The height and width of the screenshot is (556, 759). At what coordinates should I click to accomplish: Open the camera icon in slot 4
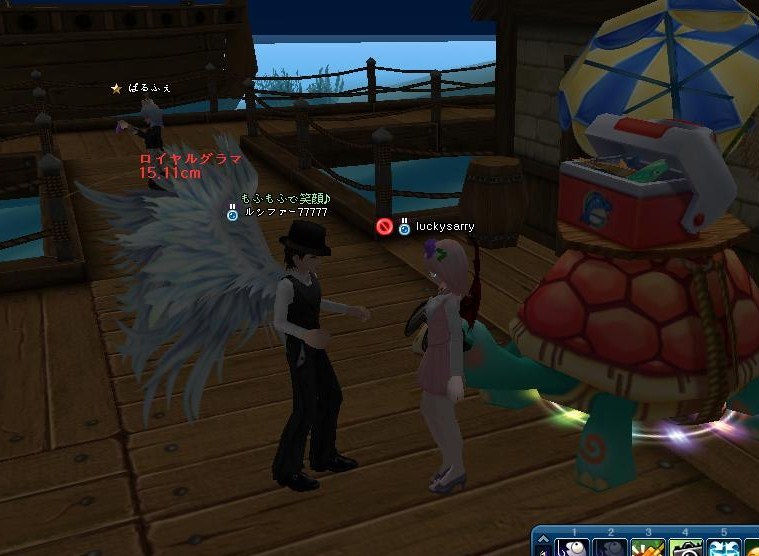[685, 548]
